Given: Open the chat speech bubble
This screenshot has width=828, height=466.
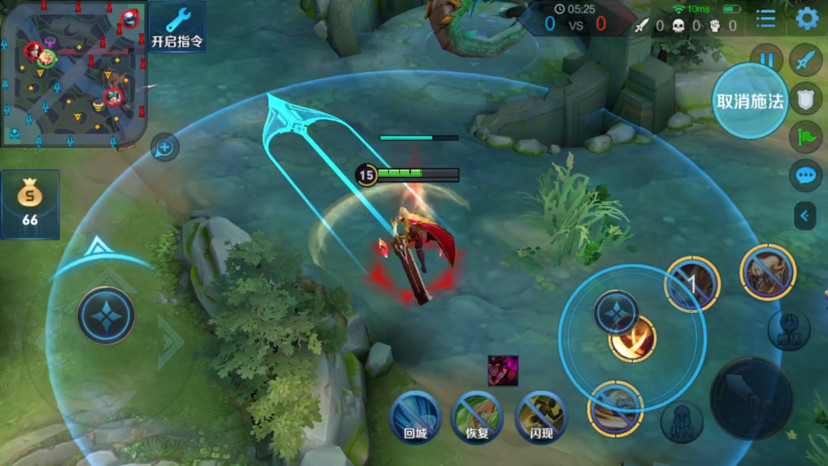Looking at the screenshot, I should [805, 176].
